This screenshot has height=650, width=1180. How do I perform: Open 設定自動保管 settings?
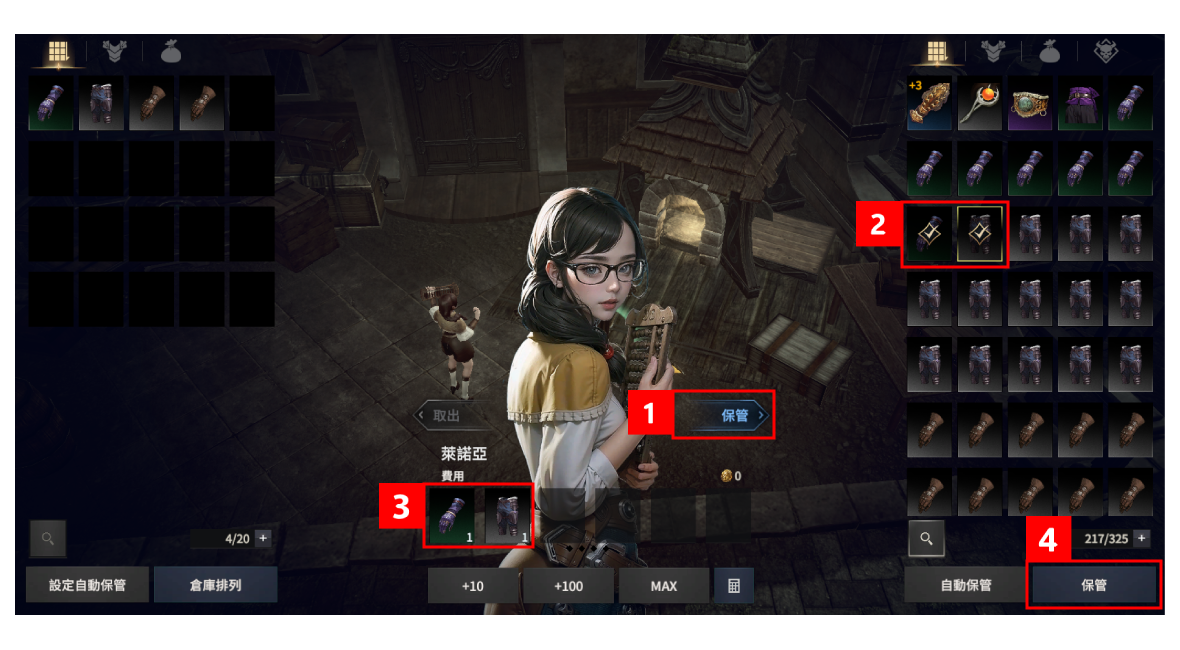point(88,585)
